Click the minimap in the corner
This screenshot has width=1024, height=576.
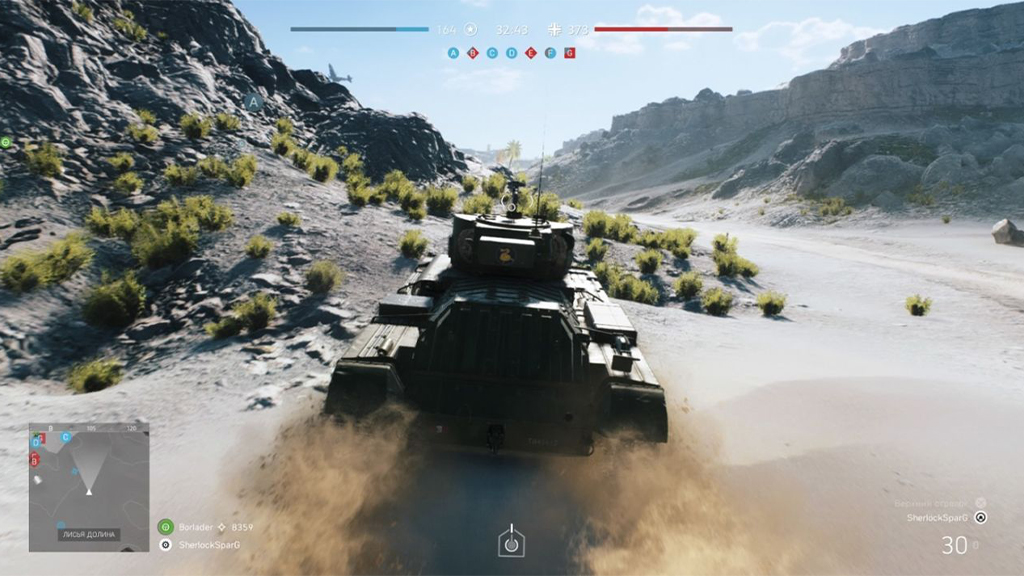tap(89, 487)
